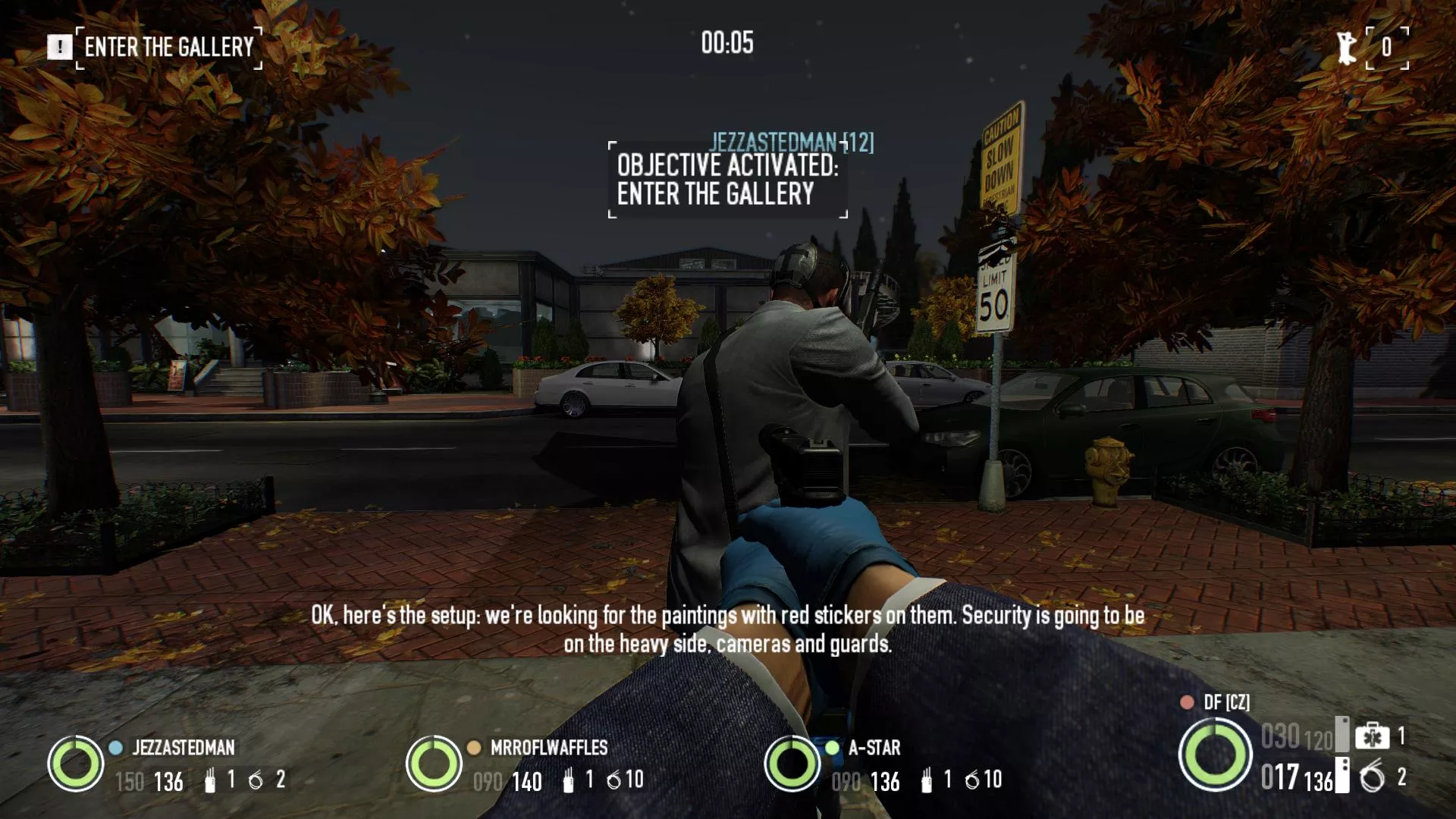Choose MRROFLWAFFLES in the teammate list
The image size is (1456, 819).
[x=549, y=748]
